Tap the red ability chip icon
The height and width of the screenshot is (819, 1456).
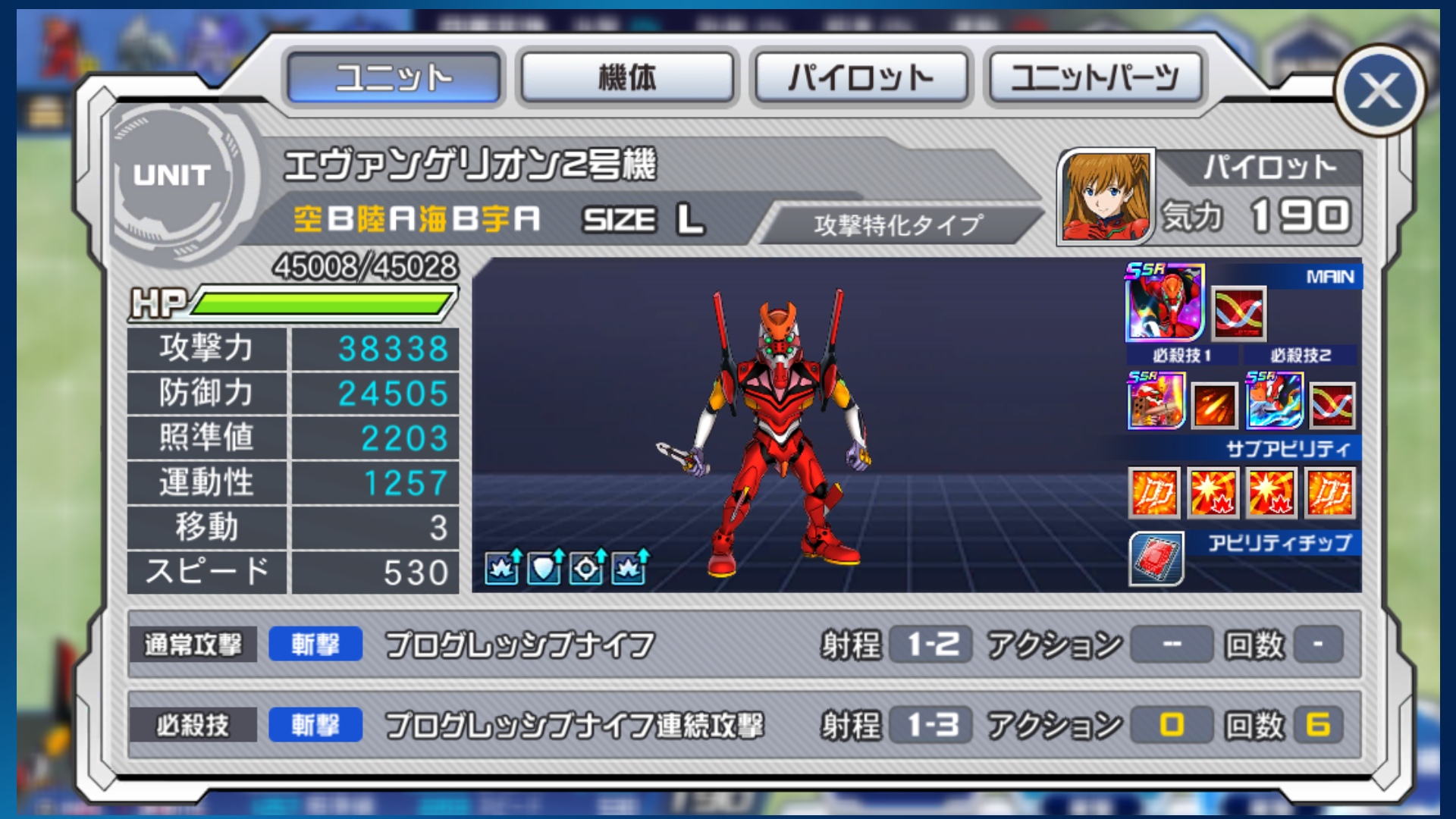tap(1156, 560)
